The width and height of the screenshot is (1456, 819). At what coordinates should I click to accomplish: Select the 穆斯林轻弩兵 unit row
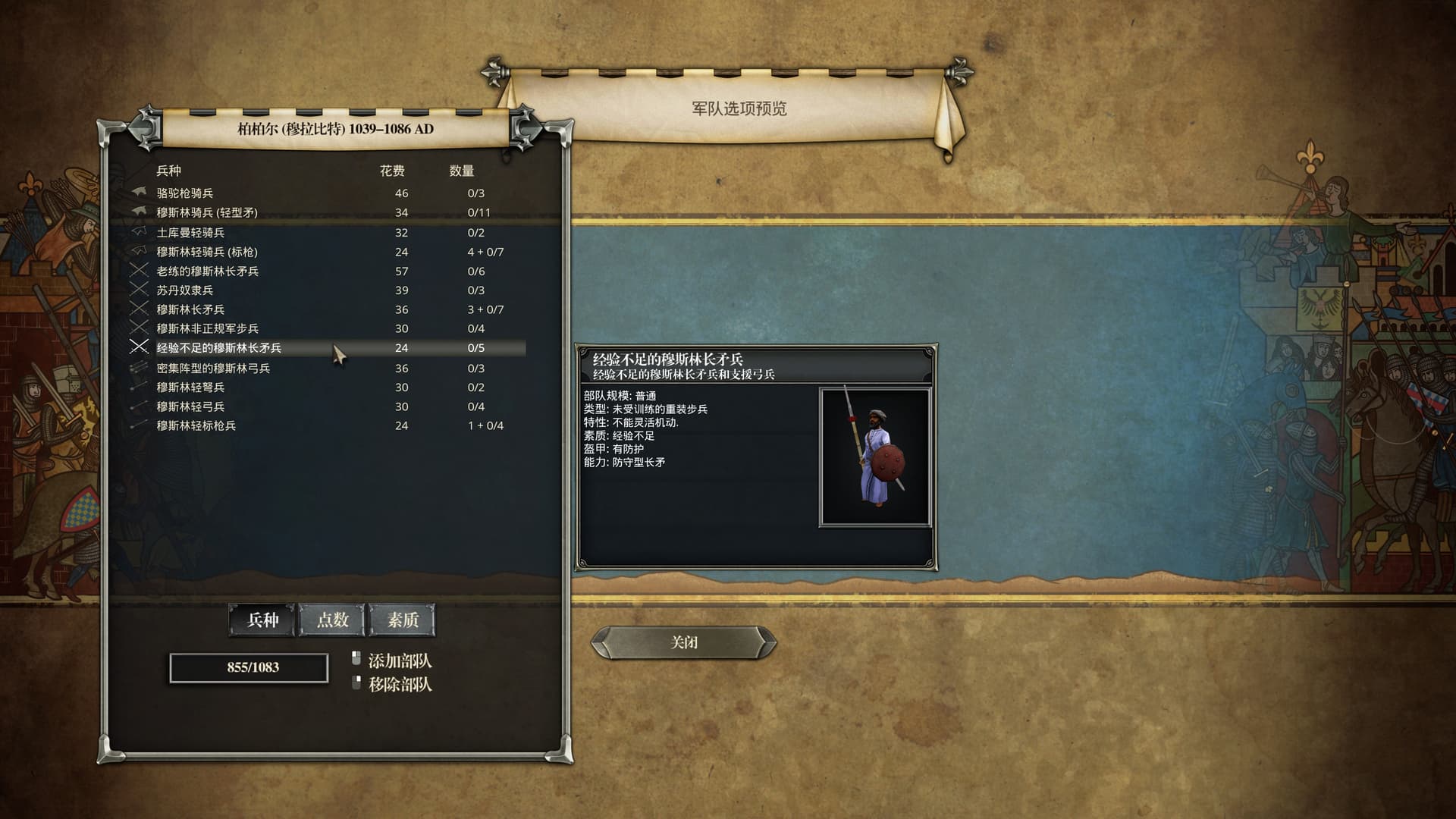pyautogui.click(x=190, y=388)
